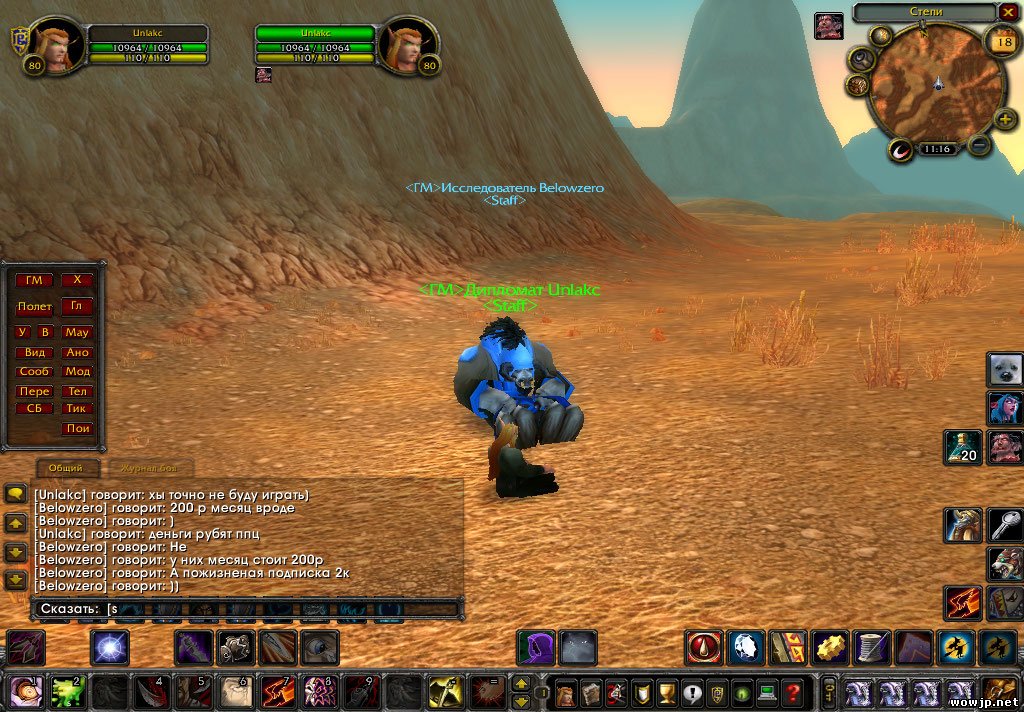Open the Журнал боя combat log tab

[x=148, y=468]
